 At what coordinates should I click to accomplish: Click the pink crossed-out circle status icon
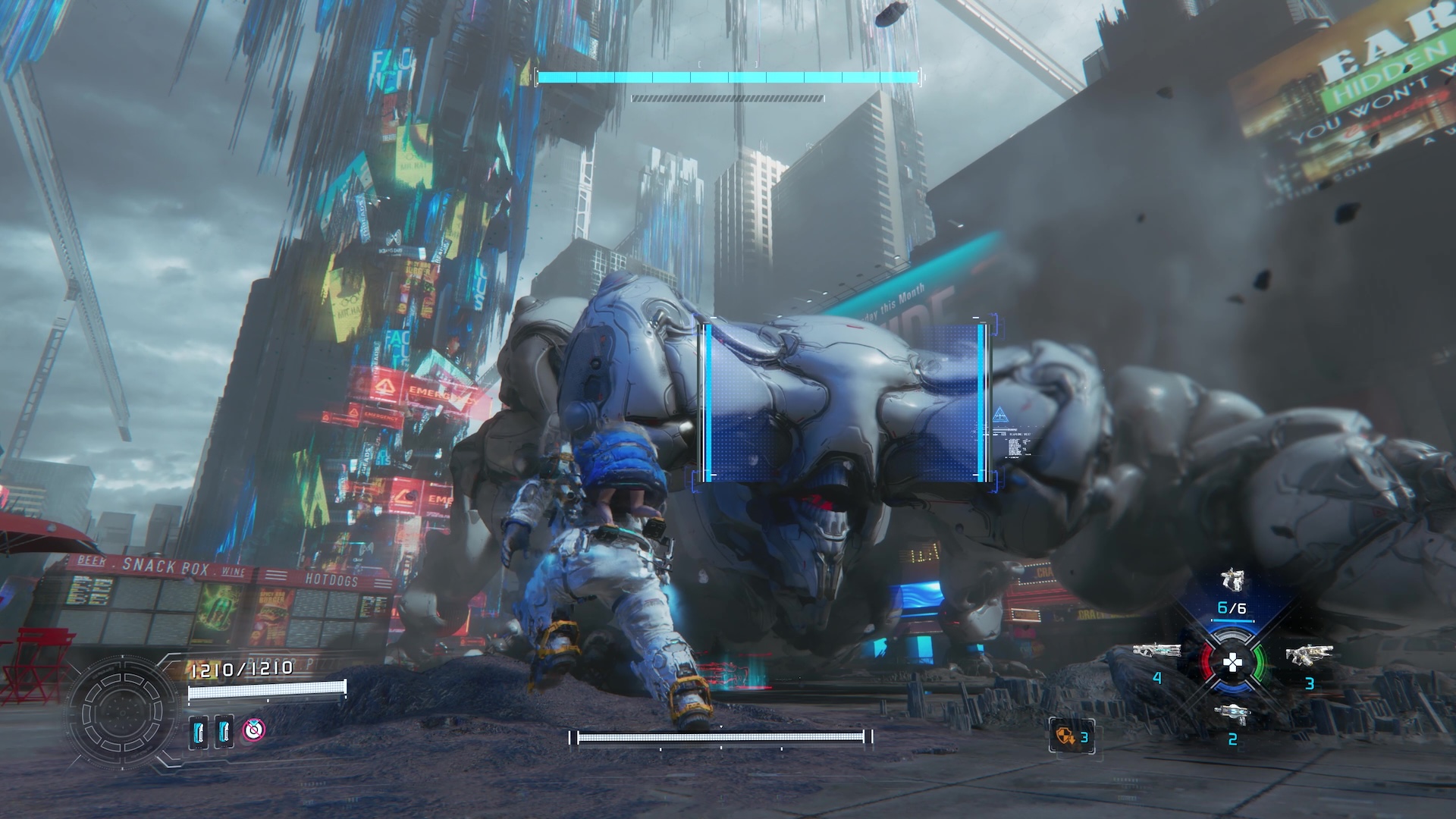click(254, 730)
